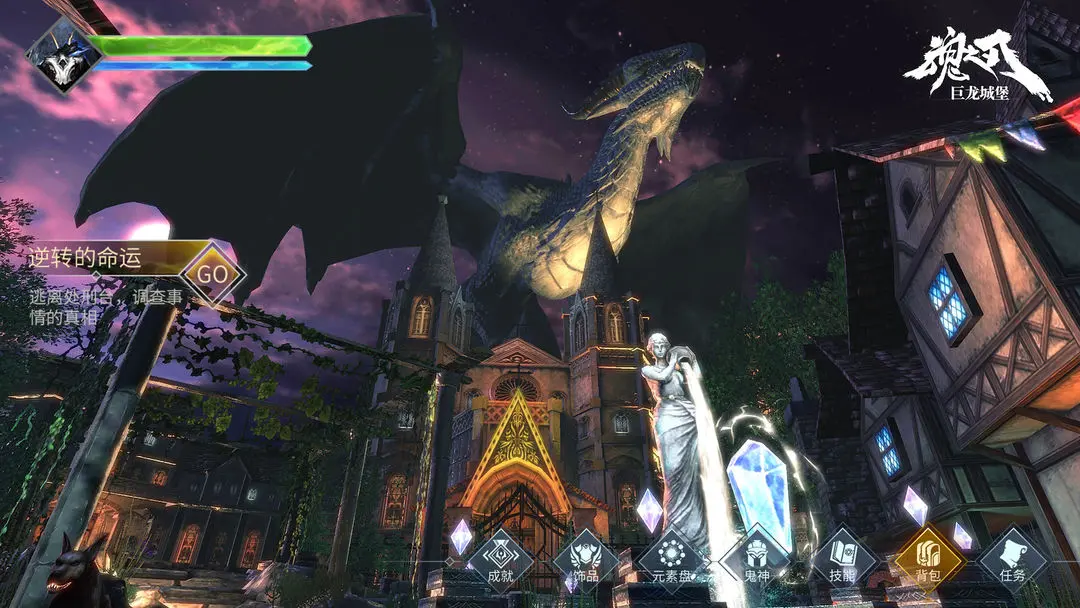Select the 逆转的命运 quest tracker title
The image size is (1080, 608).
click(85, 260)
